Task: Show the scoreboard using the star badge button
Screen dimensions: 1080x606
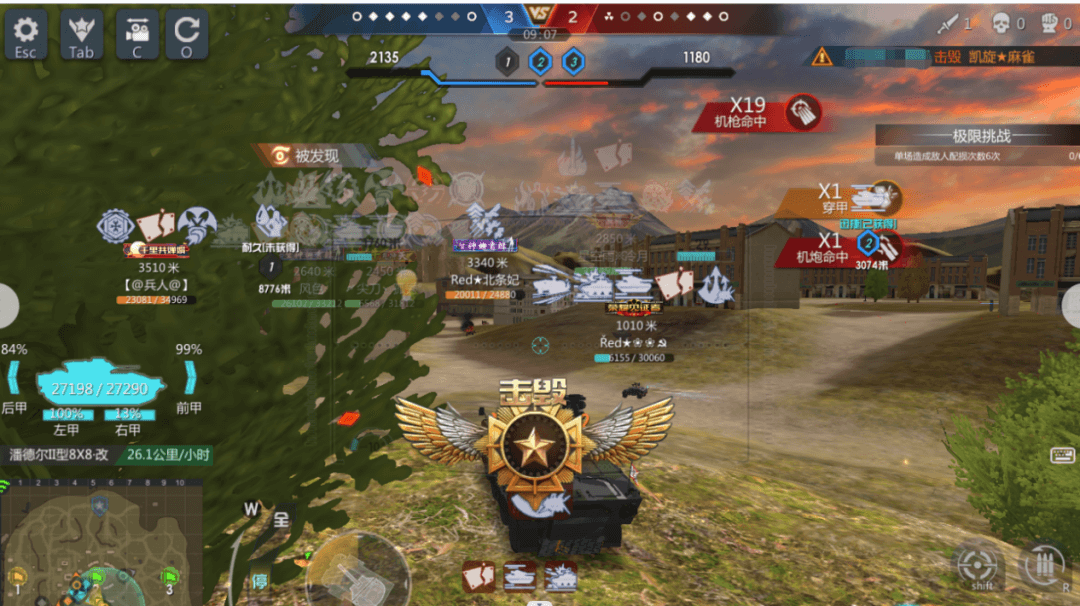Action: click(81, 35)
